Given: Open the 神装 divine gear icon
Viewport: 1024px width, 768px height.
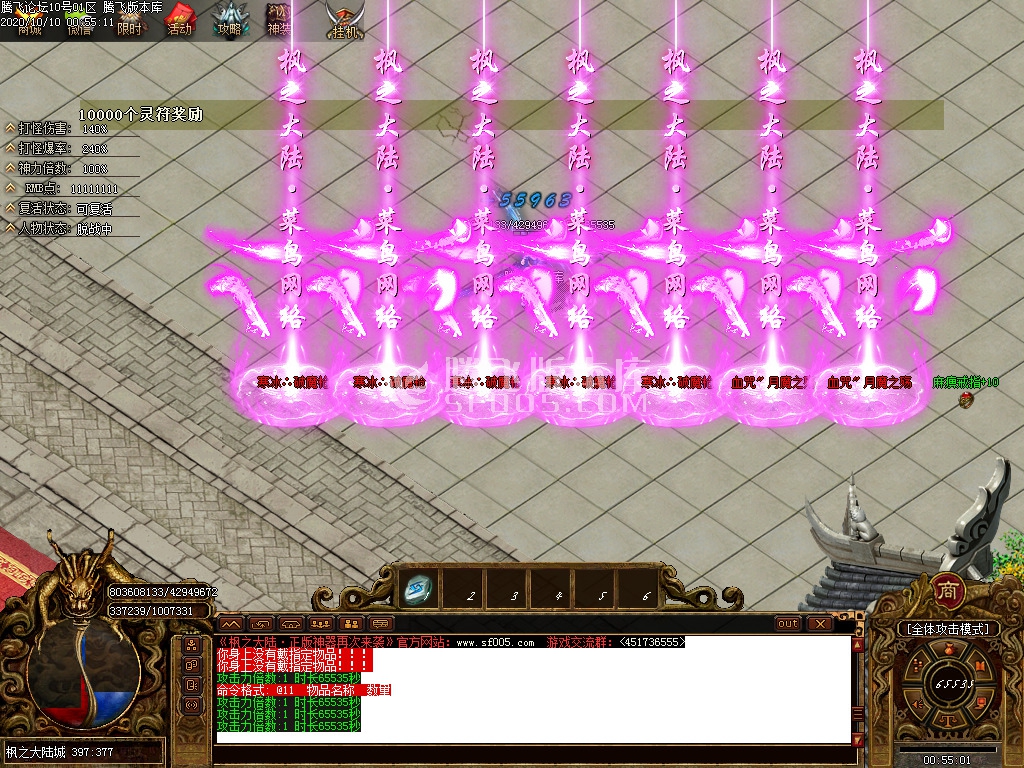Looking at the screenshot, I should [279, 20].
